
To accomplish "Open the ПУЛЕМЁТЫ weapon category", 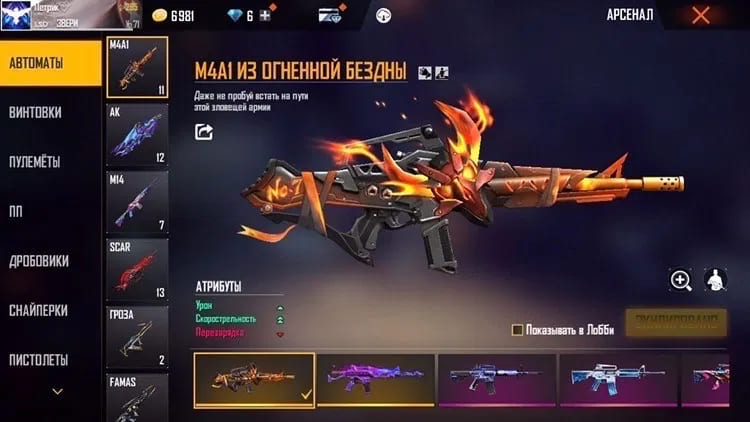I will click(x=35, y=161).
